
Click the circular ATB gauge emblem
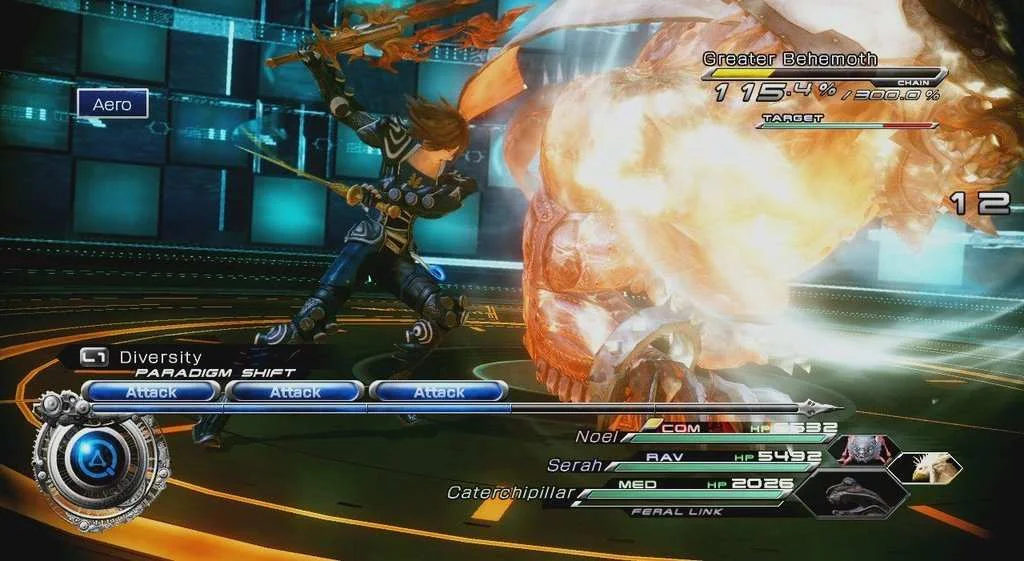(x=98, y=460)
